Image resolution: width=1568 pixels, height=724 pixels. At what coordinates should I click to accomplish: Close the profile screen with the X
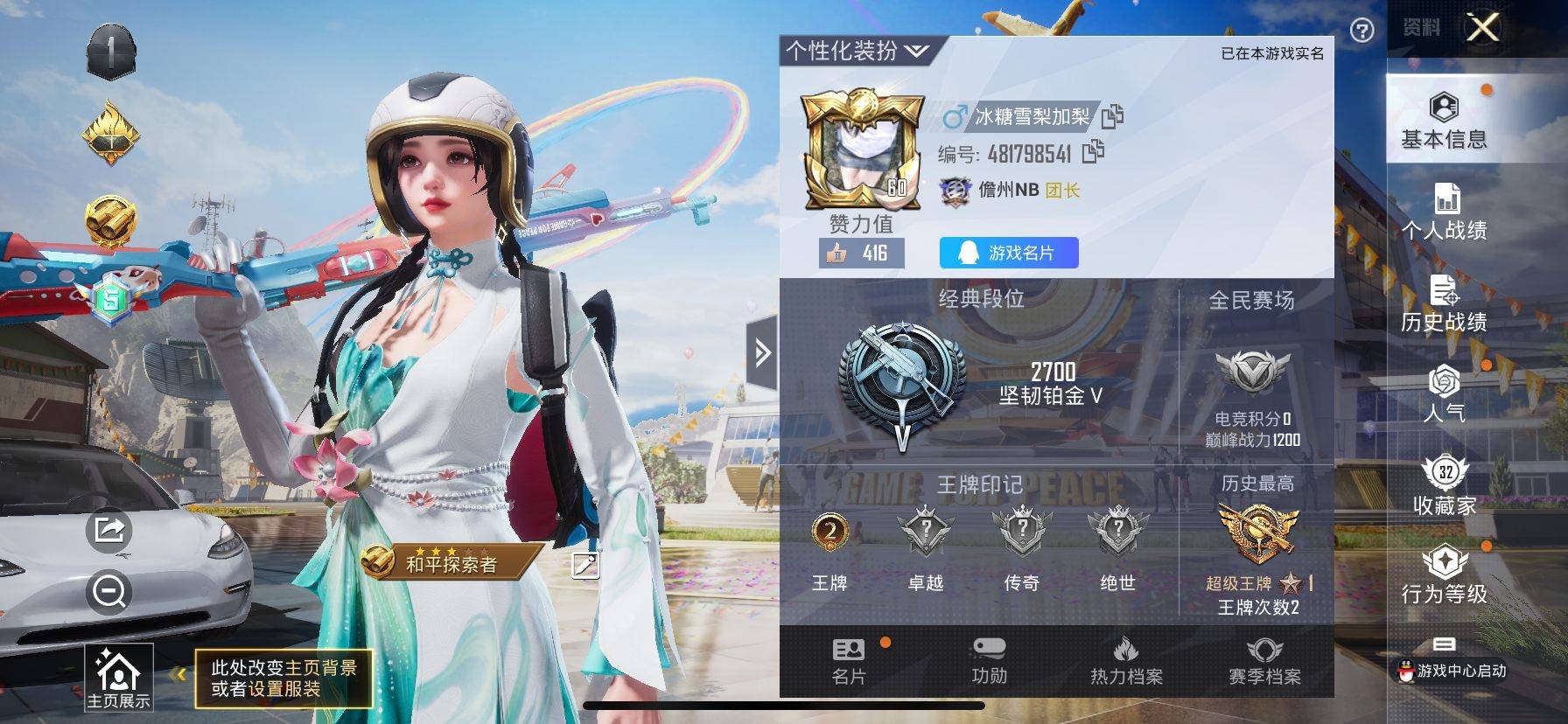click(1482, 29)
